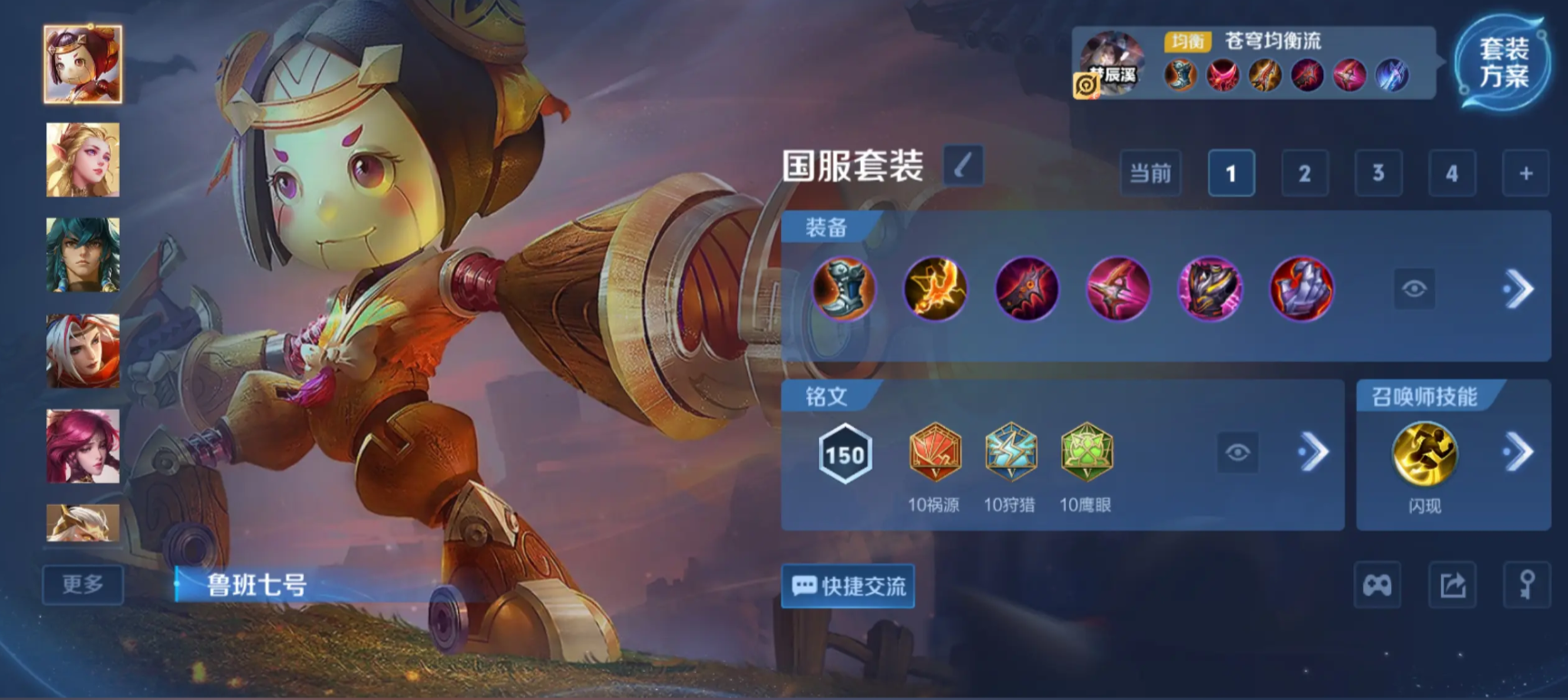Click the 150 rune level badge

tap(845, 455)
